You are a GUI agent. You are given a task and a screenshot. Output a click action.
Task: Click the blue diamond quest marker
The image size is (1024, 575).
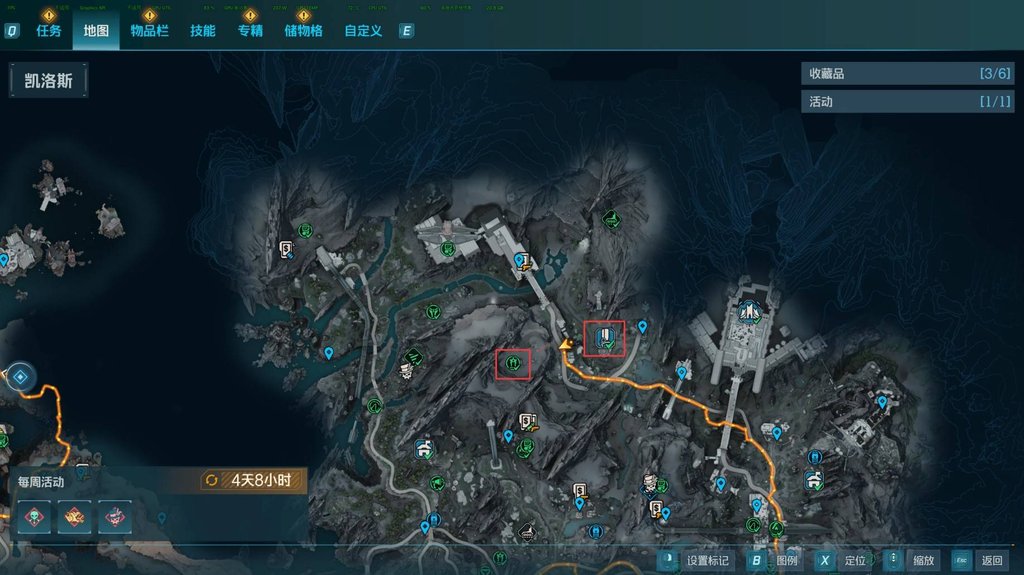pyautogui.click(x=20, y=377)
